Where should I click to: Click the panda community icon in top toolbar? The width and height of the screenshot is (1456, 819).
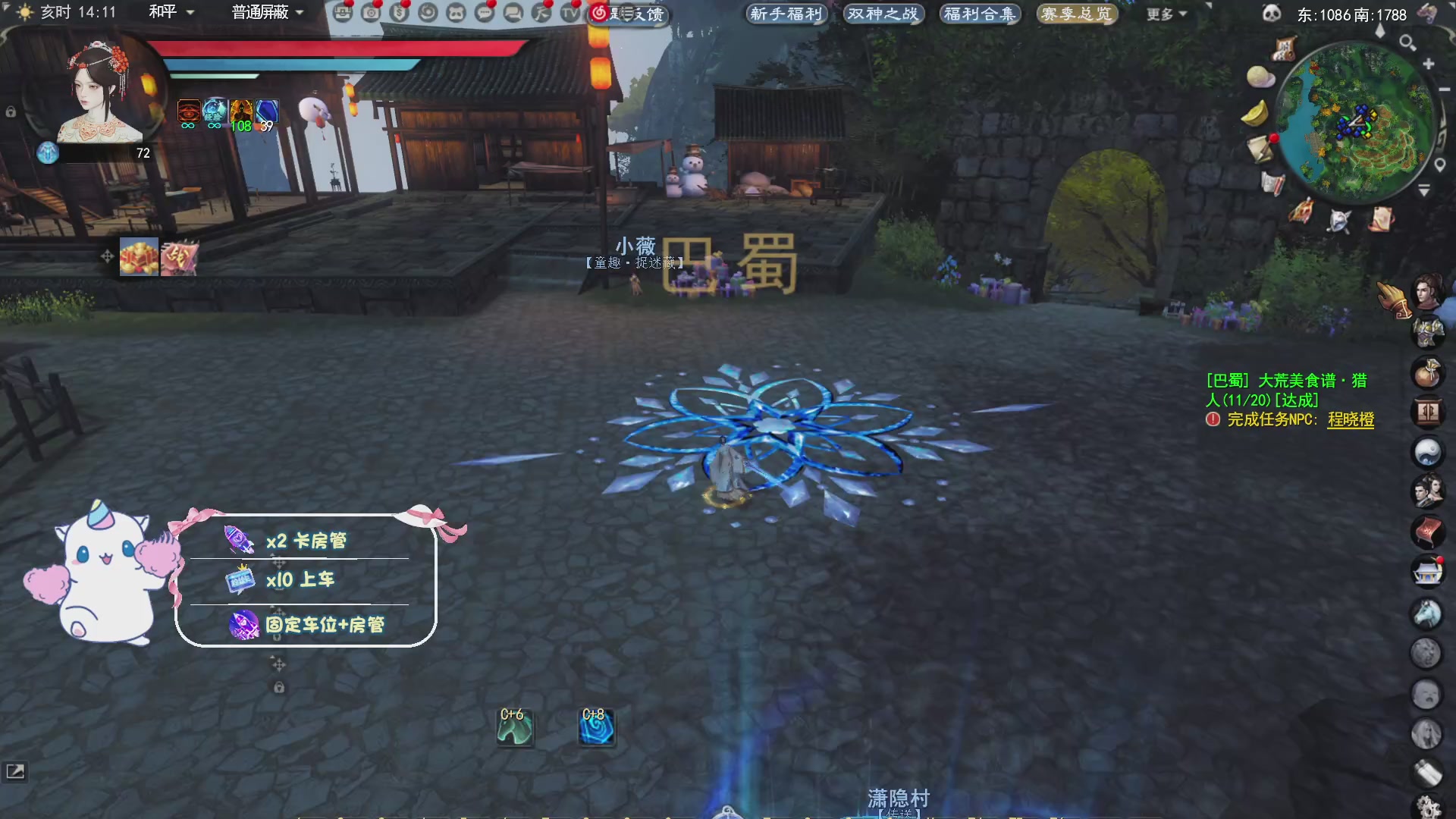coord(458,13)
